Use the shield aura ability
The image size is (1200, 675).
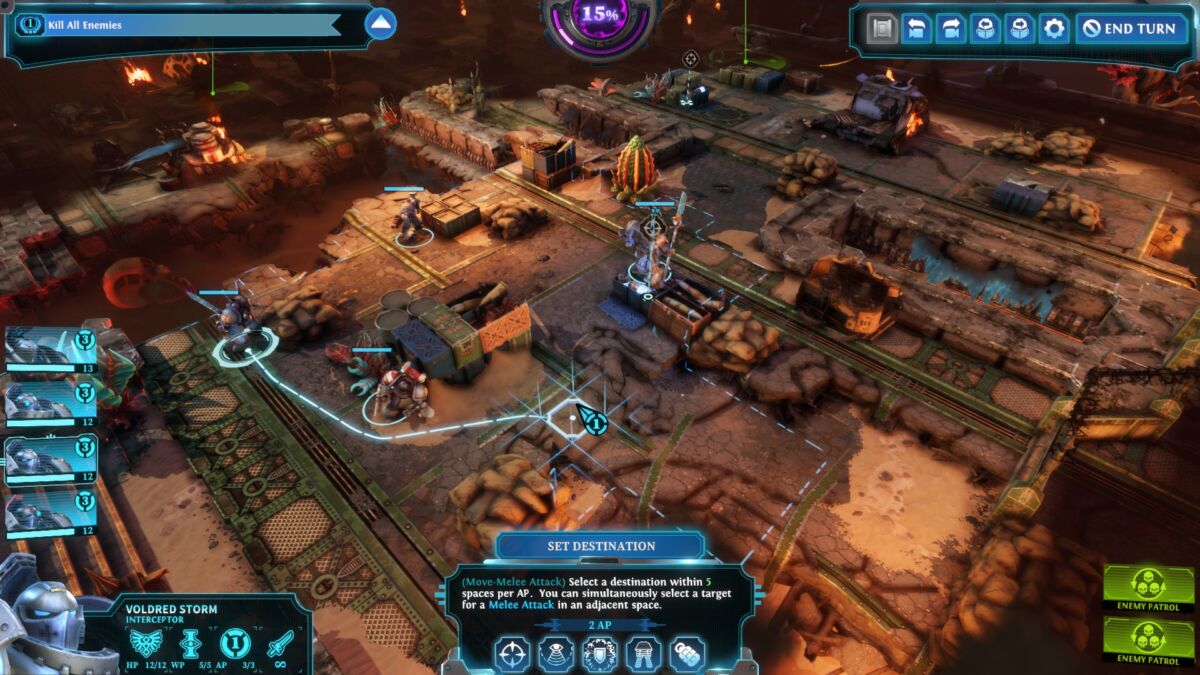click(x=600, y=654)
